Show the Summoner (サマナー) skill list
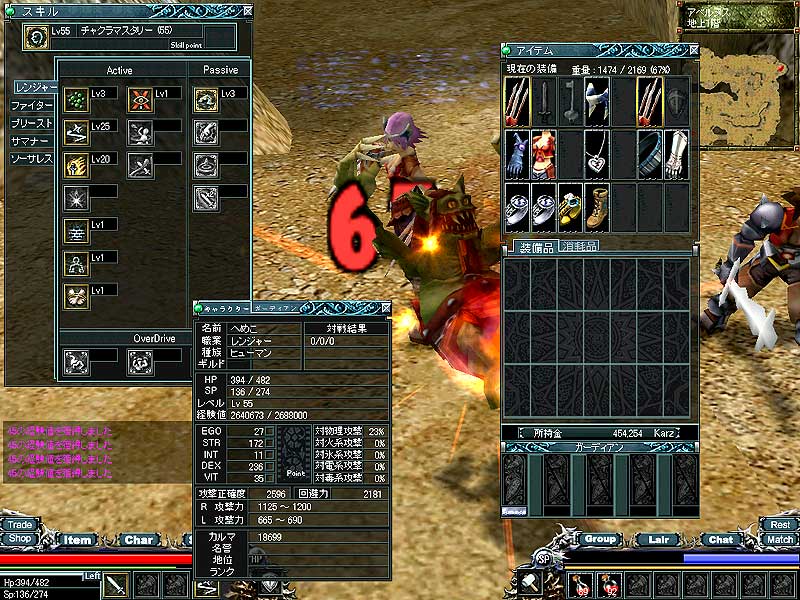The height and width of the screenshot is (600, 800). pyautogui.click(x=32, y=141)
